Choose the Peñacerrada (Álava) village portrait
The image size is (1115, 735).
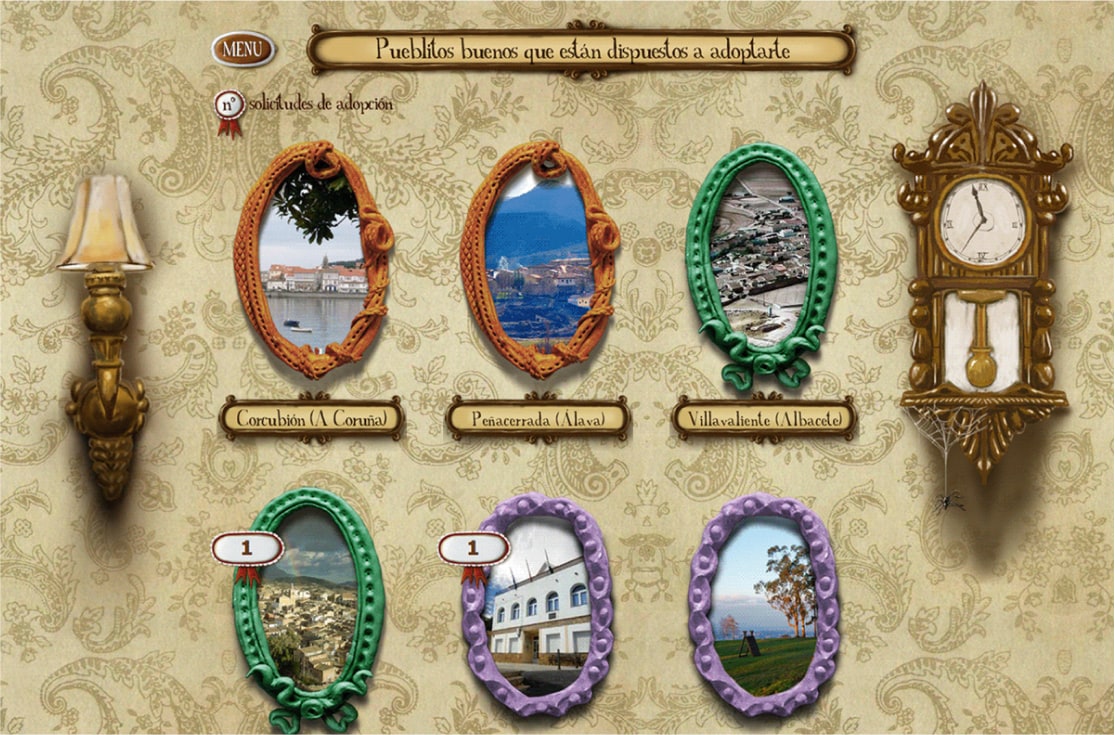coord(540,260)
